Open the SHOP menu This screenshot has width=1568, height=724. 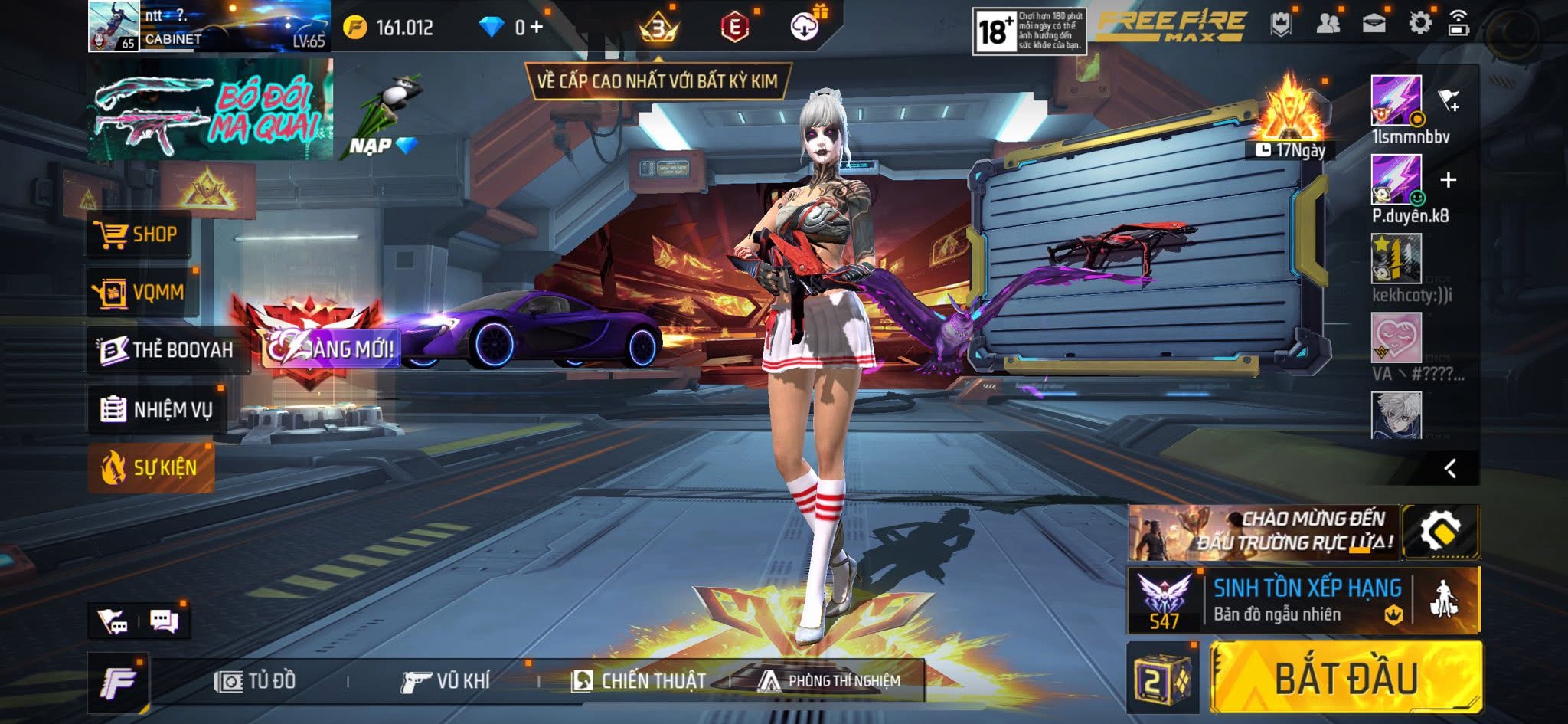point(136,234)
